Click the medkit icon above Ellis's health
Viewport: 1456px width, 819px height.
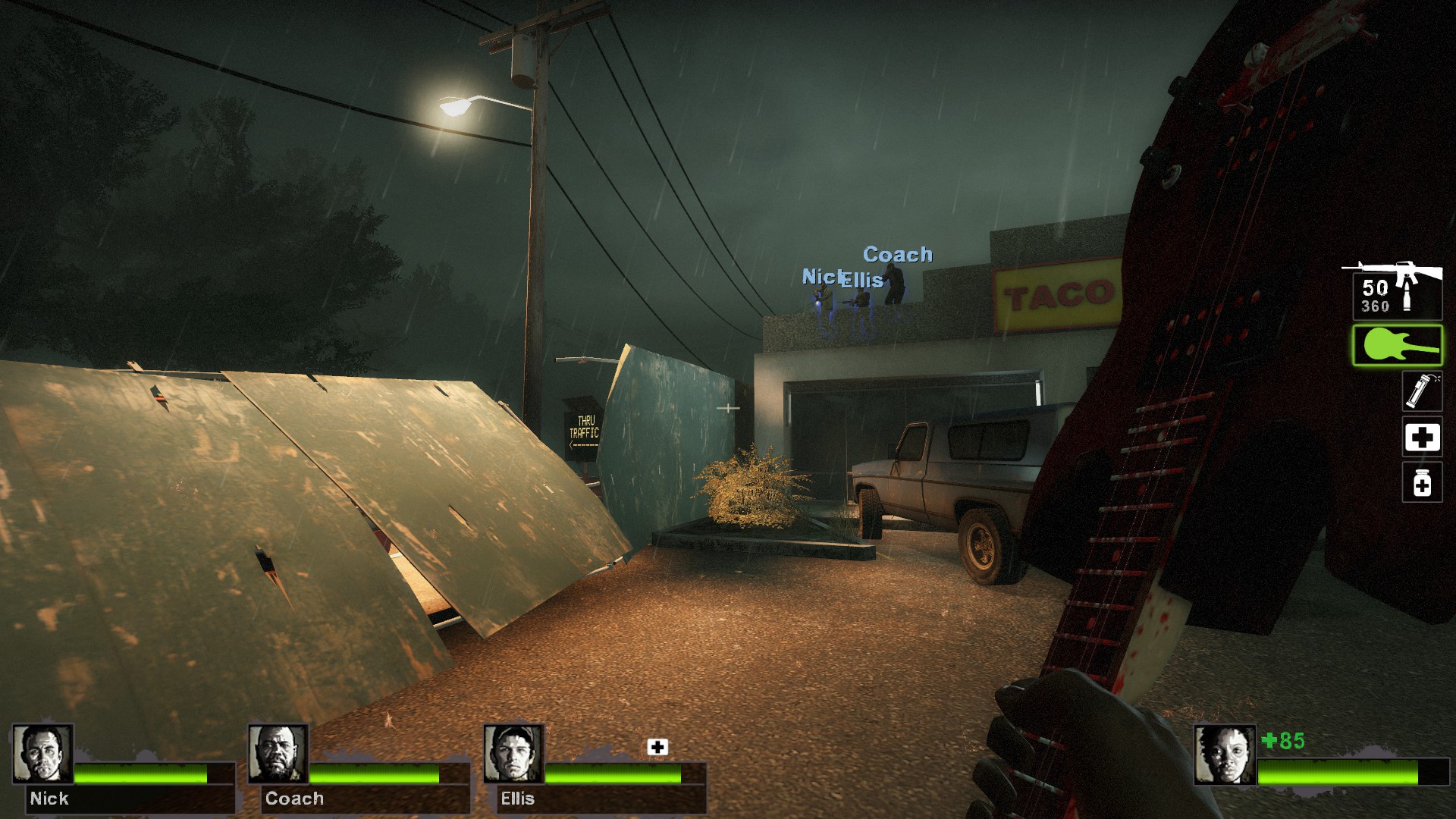tap(657, 747)
